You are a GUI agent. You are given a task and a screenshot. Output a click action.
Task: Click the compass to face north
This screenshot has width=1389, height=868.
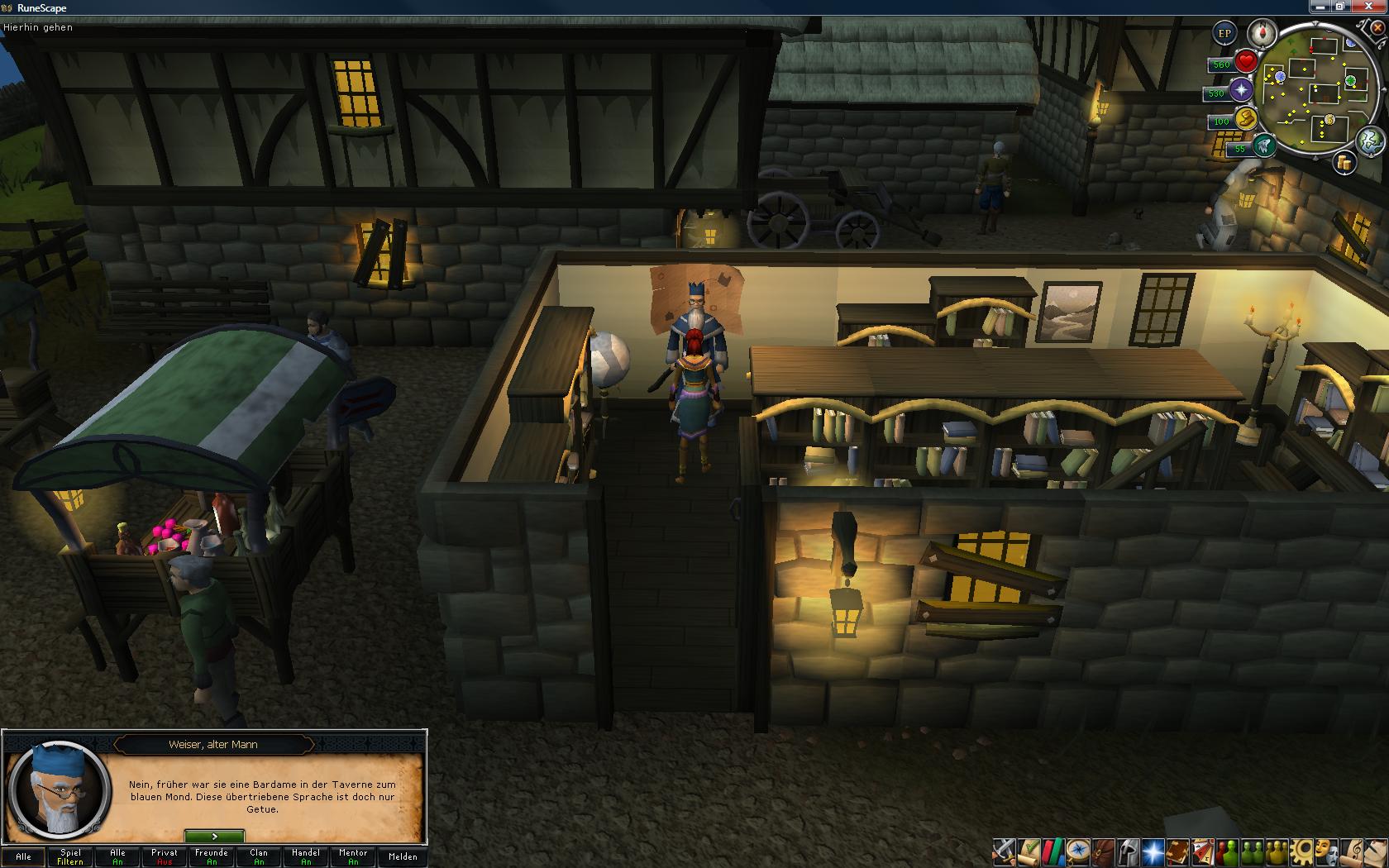(x=1263, y=33)
